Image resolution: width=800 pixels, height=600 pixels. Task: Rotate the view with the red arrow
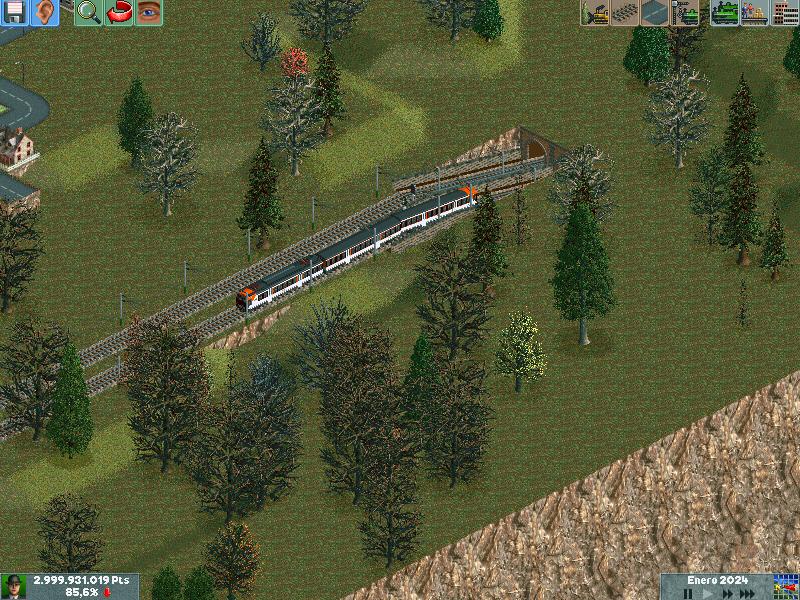coord(119,12)
